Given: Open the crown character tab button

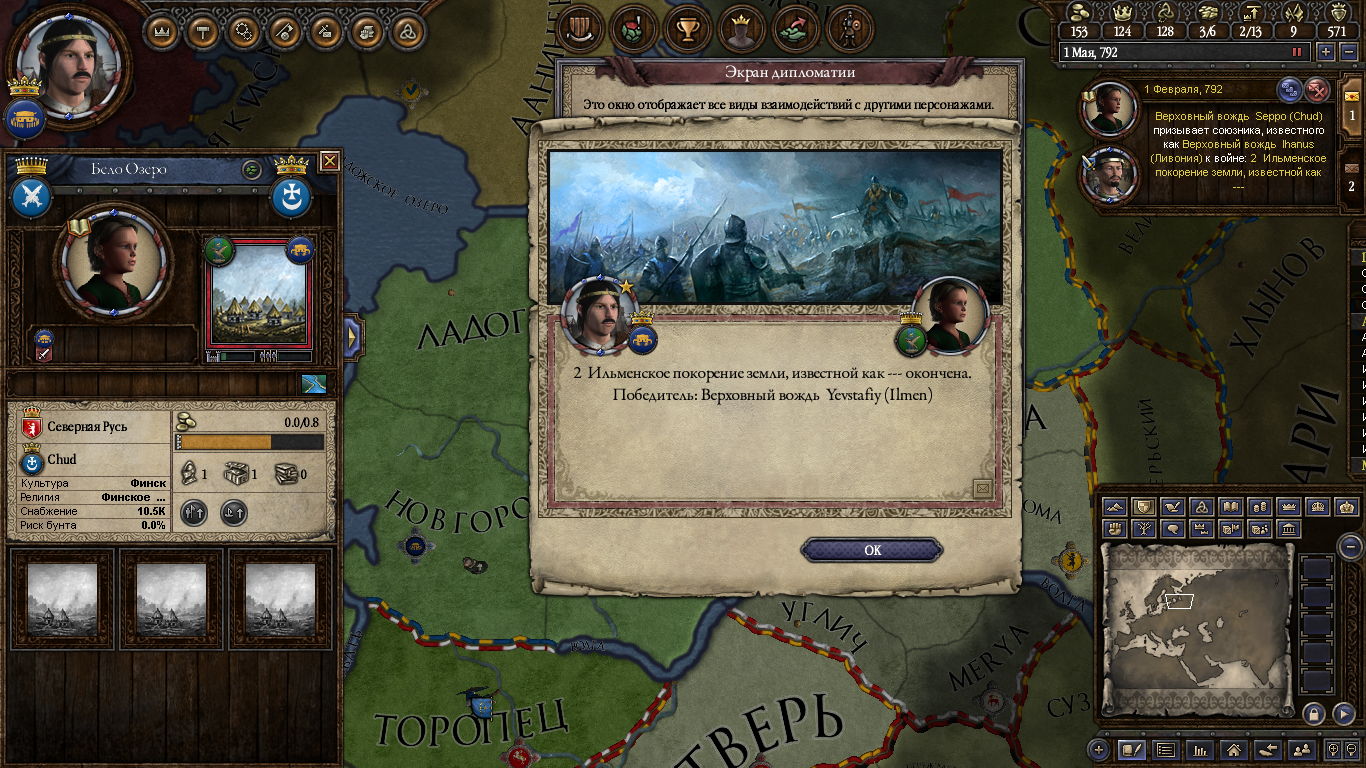Looking at the screenshot, I should coord(740,29).
